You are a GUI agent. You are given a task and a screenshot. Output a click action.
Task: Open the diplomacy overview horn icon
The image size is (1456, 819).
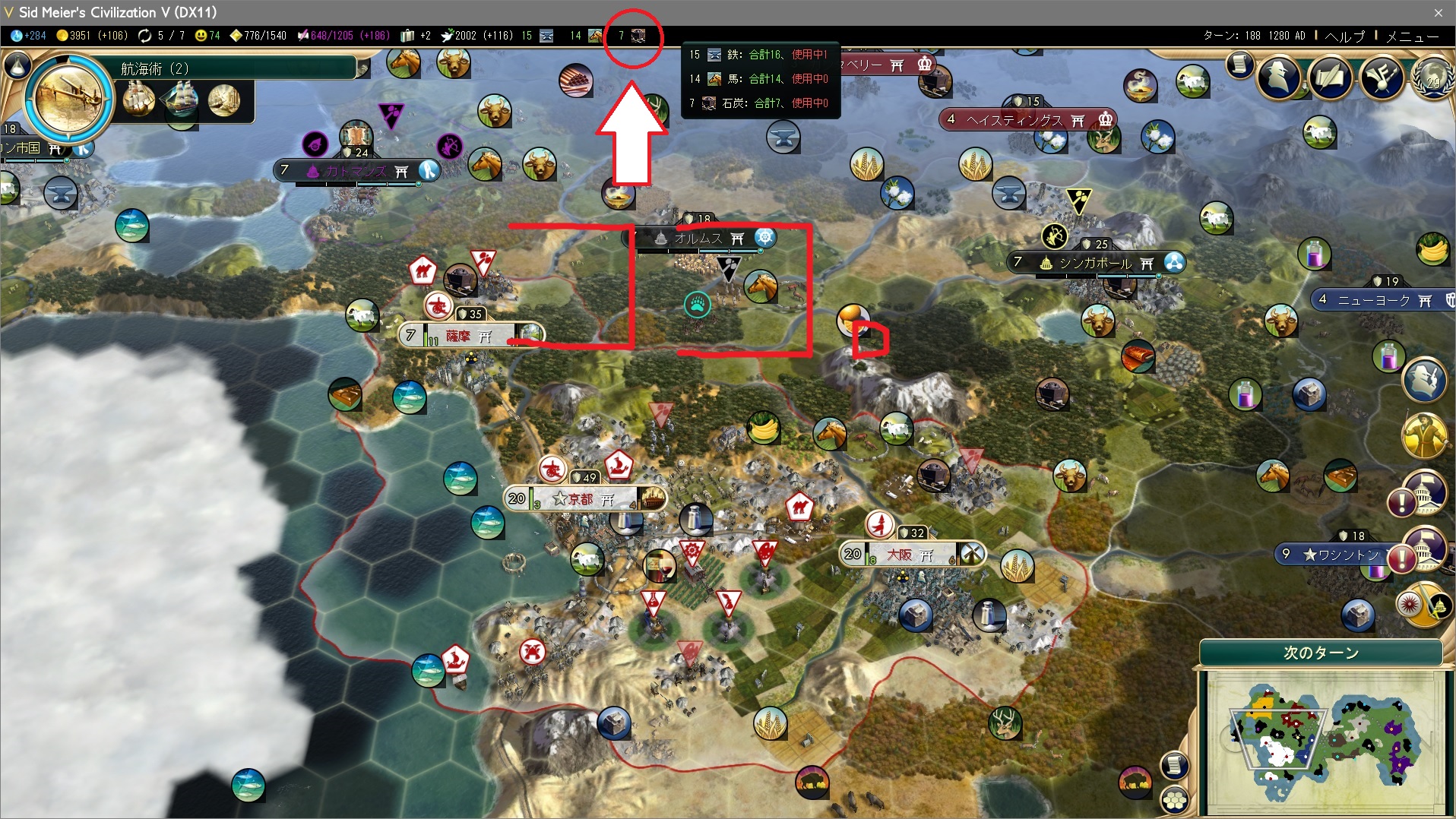pyautogui.click(x=1381, y=76)
